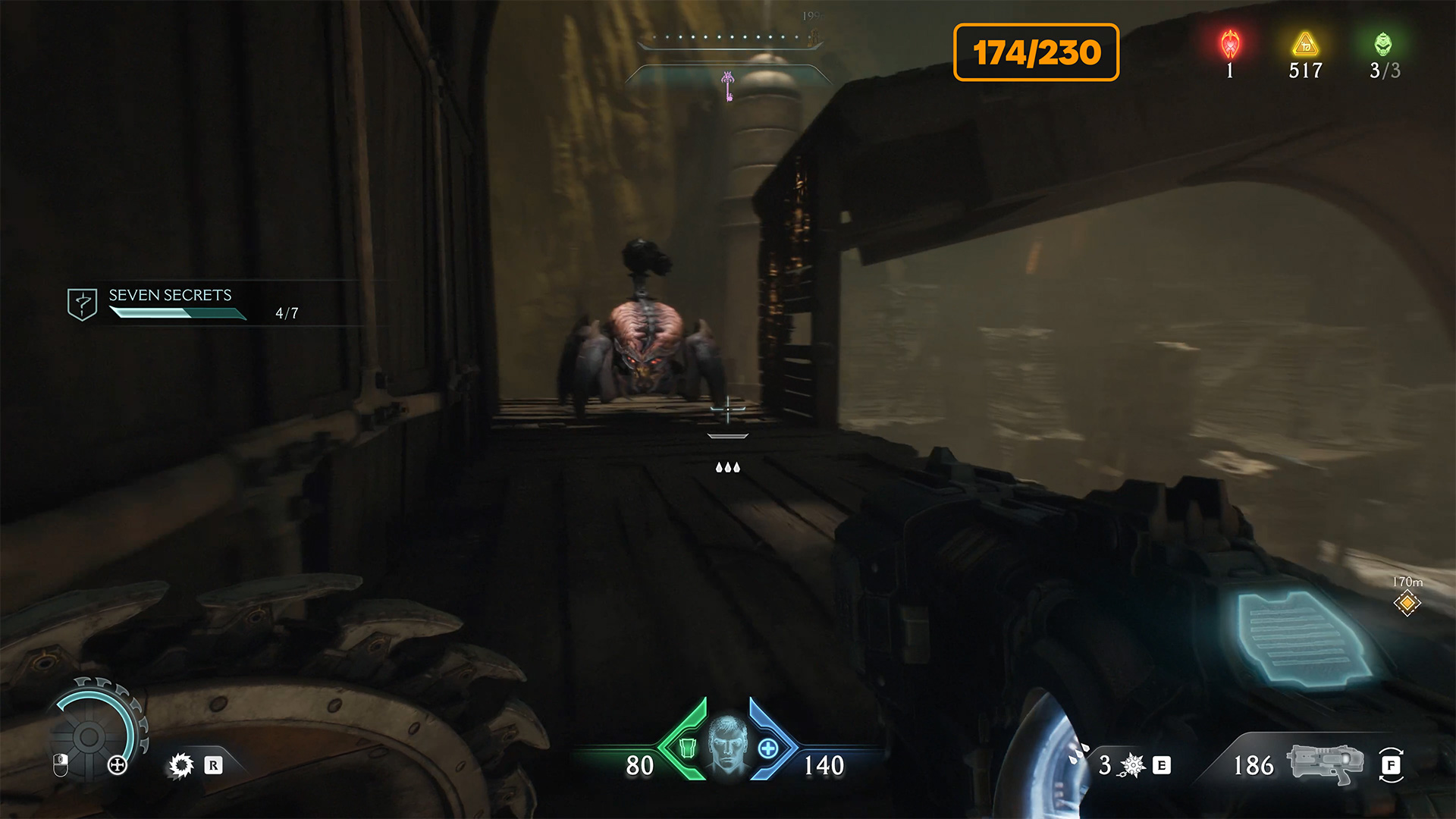Activate the spiked melee weapon icon

(1132, 765)
